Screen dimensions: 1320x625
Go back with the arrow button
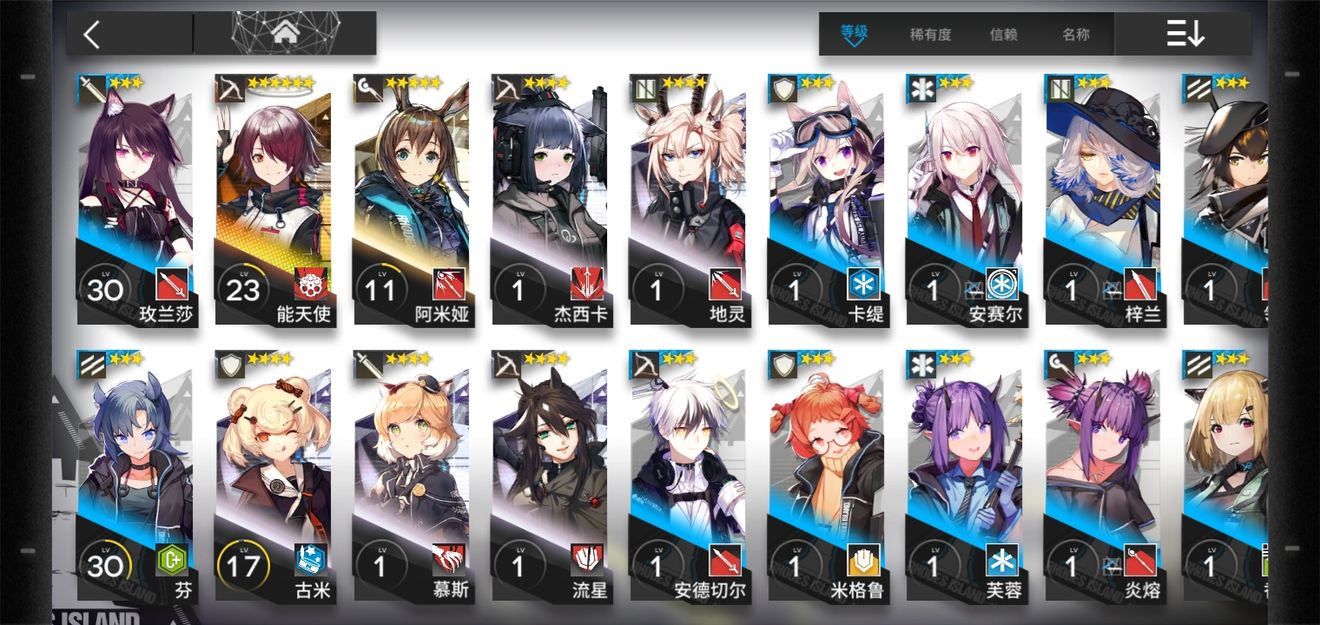pyautogui.click(x=92, y=35)
